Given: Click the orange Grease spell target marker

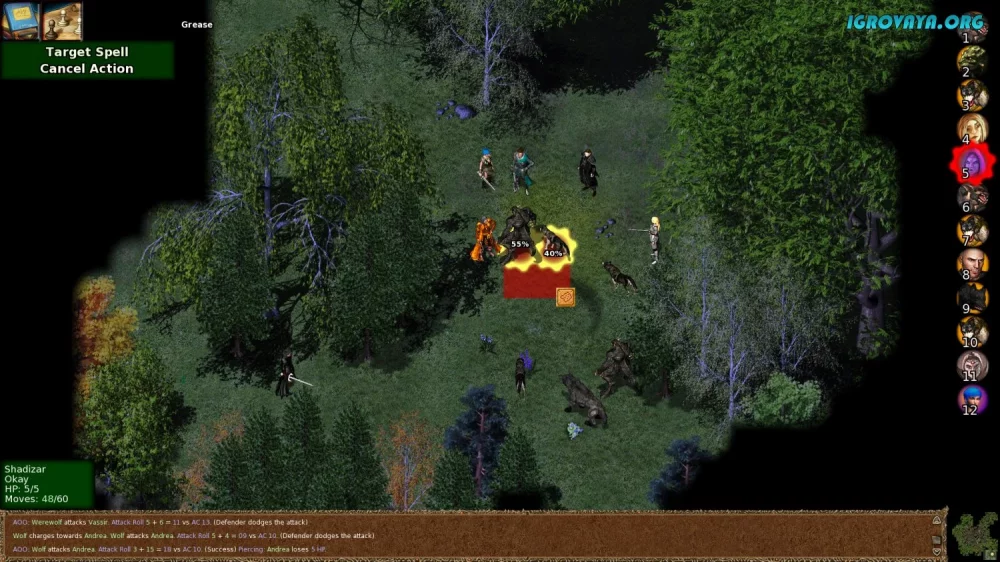Looking at the screenshot, I should point(565,297).
